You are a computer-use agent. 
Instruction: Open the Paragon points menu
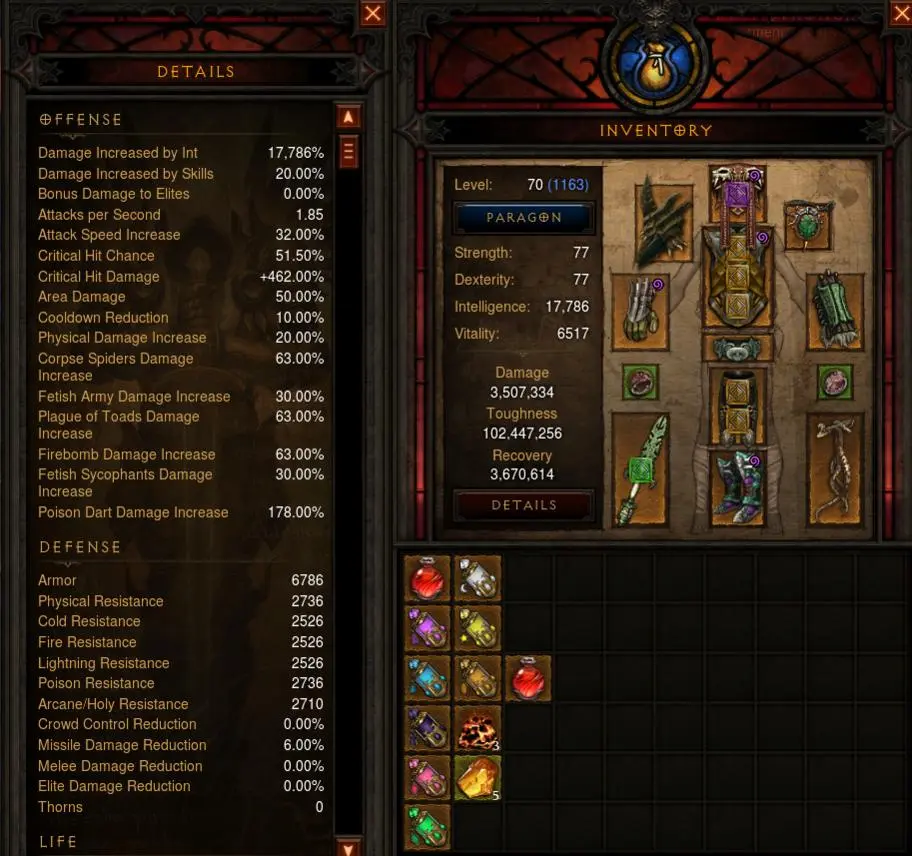pyautogui.click(x=524, y=217)
